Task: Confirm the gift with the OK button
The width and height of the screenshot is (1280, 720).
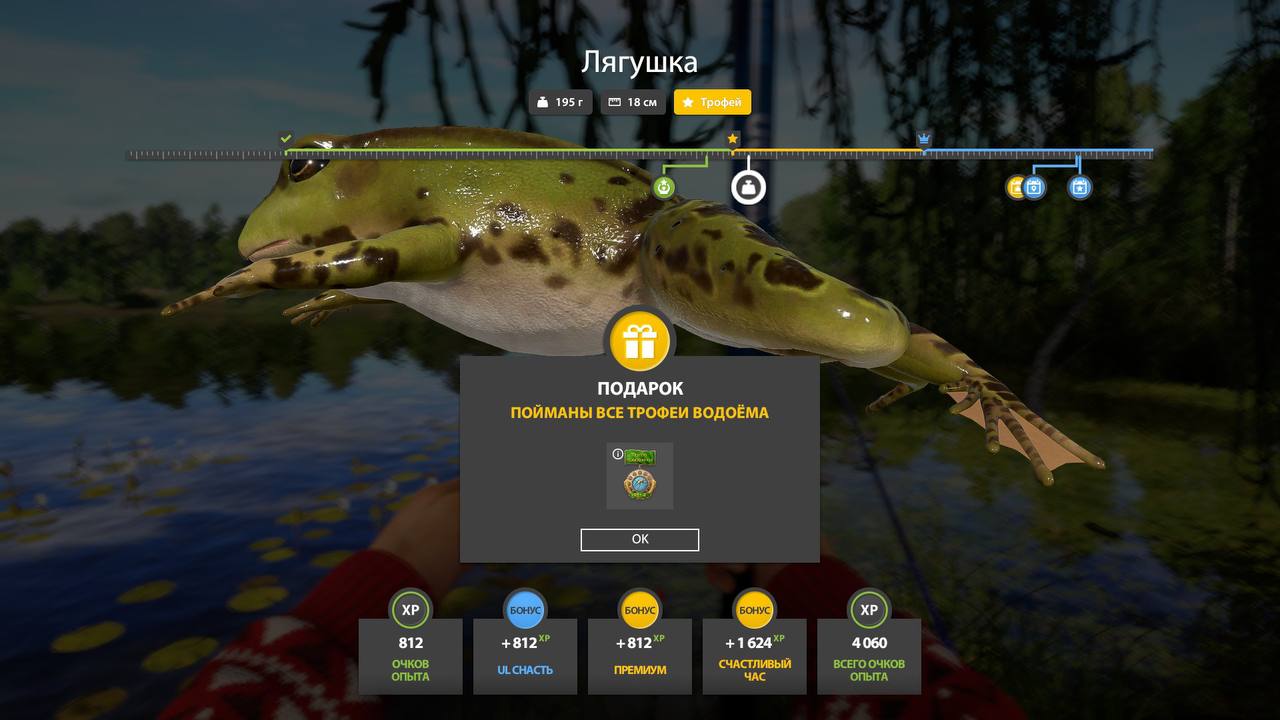Action: (640, 540)
